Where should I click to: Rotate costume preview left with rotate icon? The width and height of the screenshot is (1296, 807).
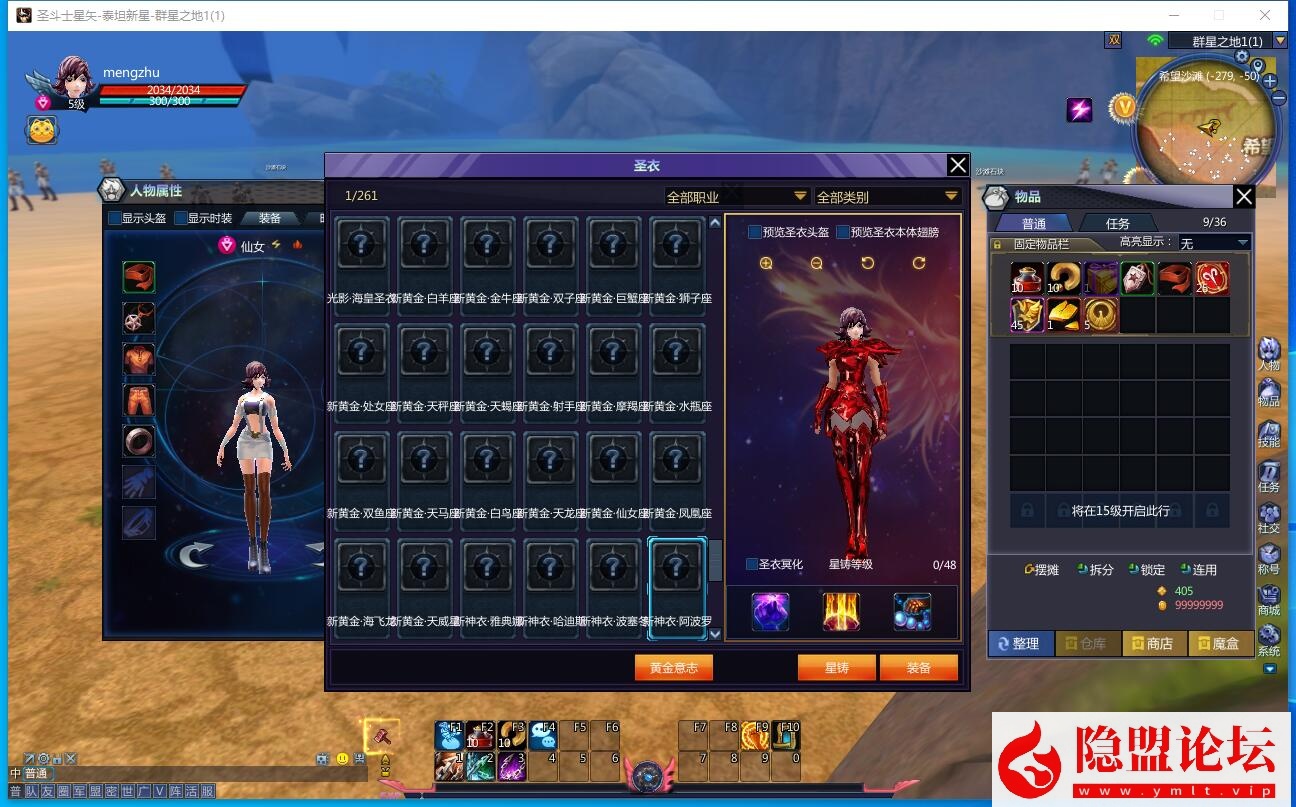[867, 263]
